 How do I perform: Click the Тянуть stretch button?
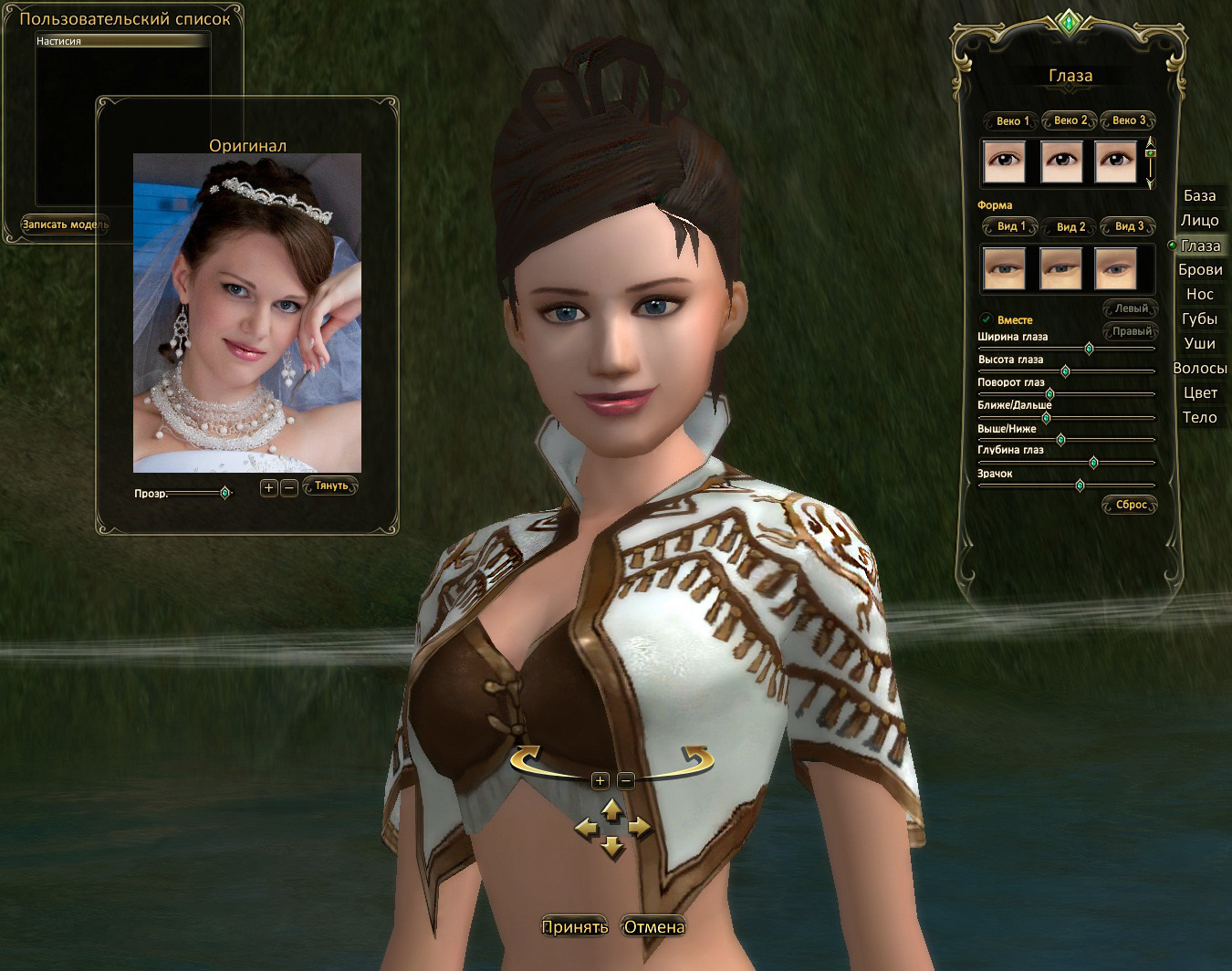click(x=330, y=486)
